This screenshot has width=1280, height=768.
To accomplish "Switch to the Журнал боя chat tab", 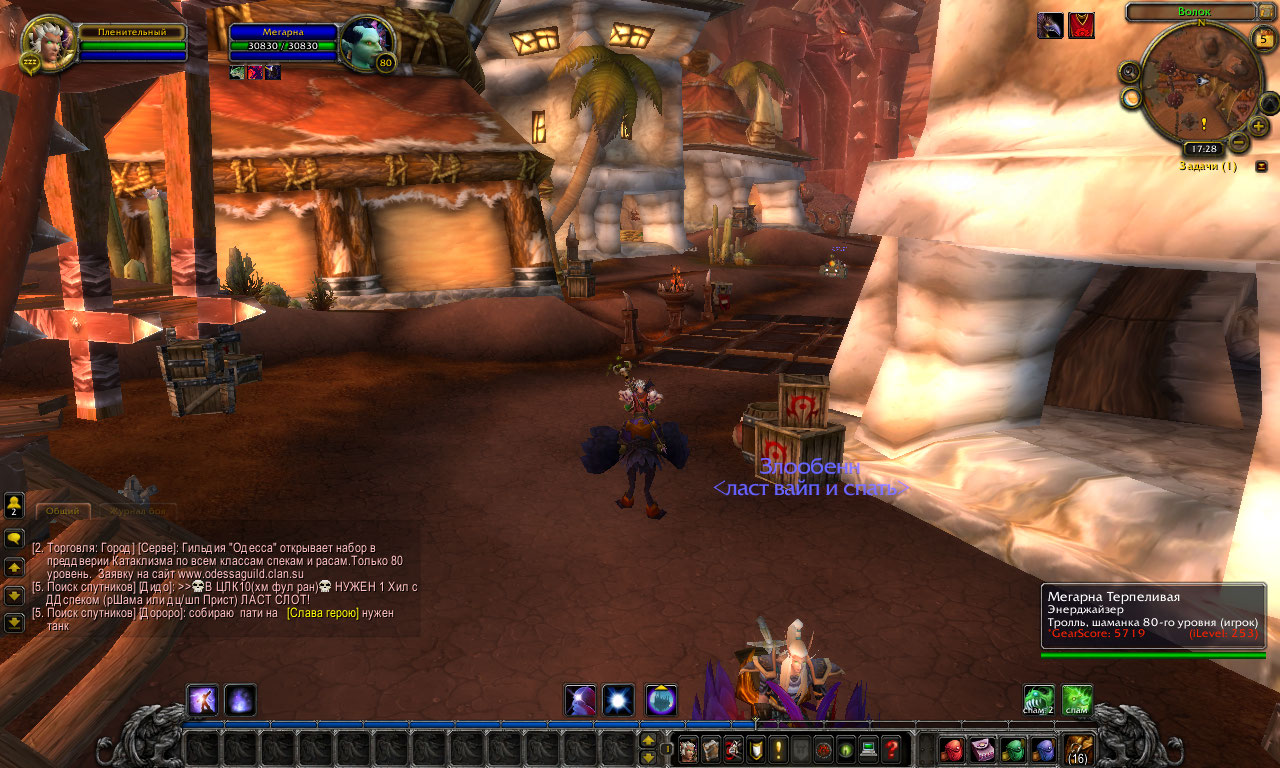I will 141,511.
